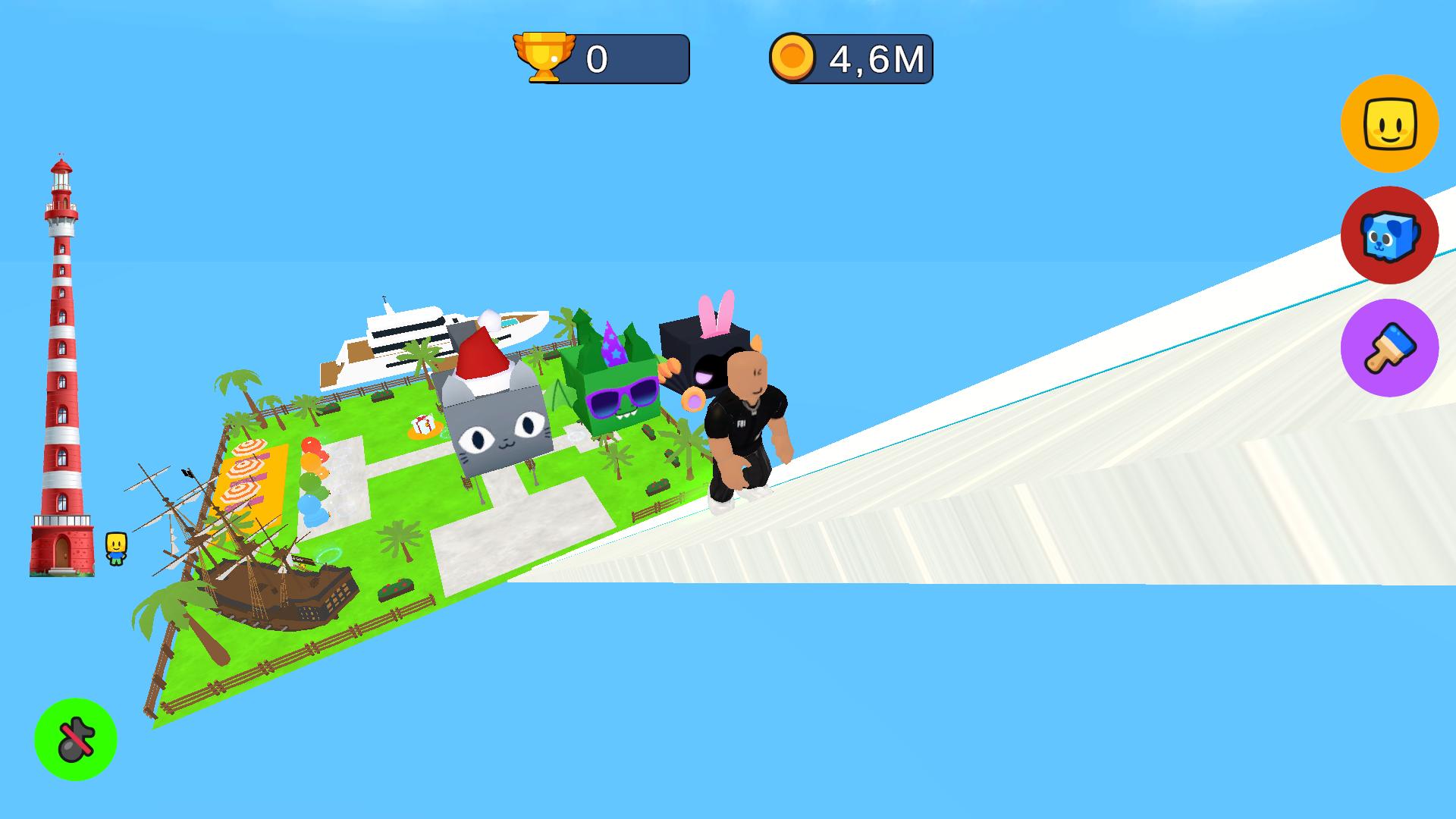This screenshot has height=819, width=1456.
Task: Click the tiny yellow player marker near the lighthouse
Action: (115, 546)
